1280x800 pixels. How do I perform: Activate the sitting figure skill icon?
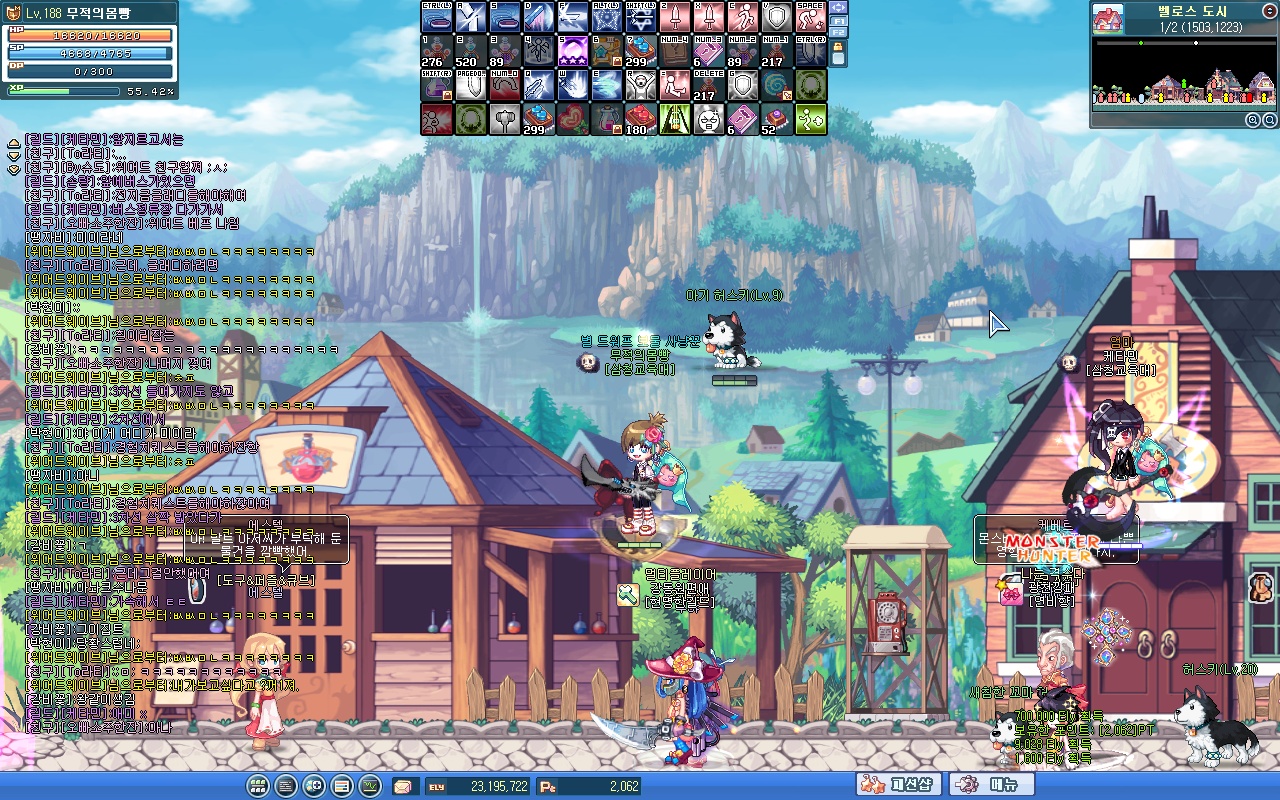coord(675,86)
